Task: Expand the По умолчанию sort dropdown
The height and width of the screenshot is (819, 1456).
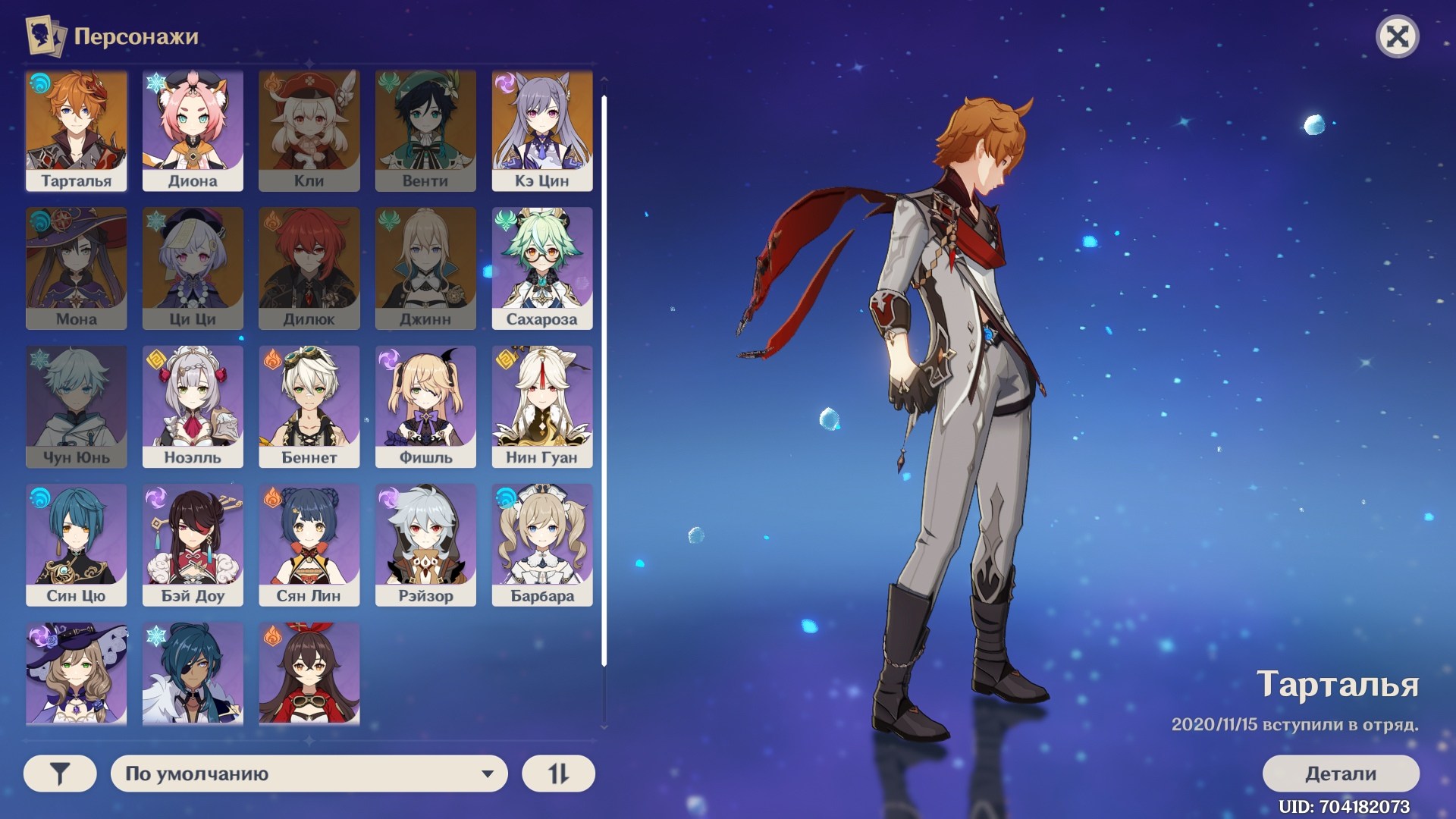Action: (309, 773)
